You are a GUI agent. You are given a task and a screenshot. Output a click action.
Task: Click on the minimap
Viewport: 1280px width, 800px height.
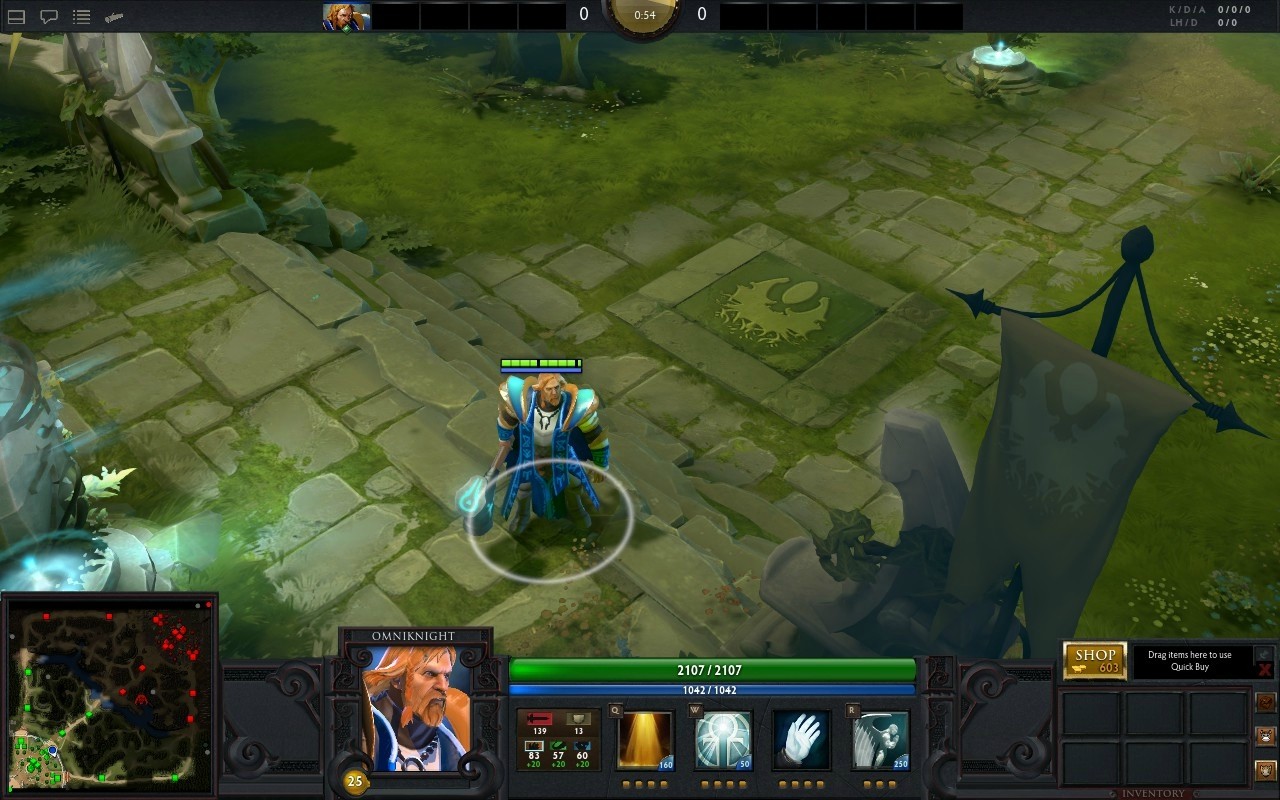(x=109, y=697)
